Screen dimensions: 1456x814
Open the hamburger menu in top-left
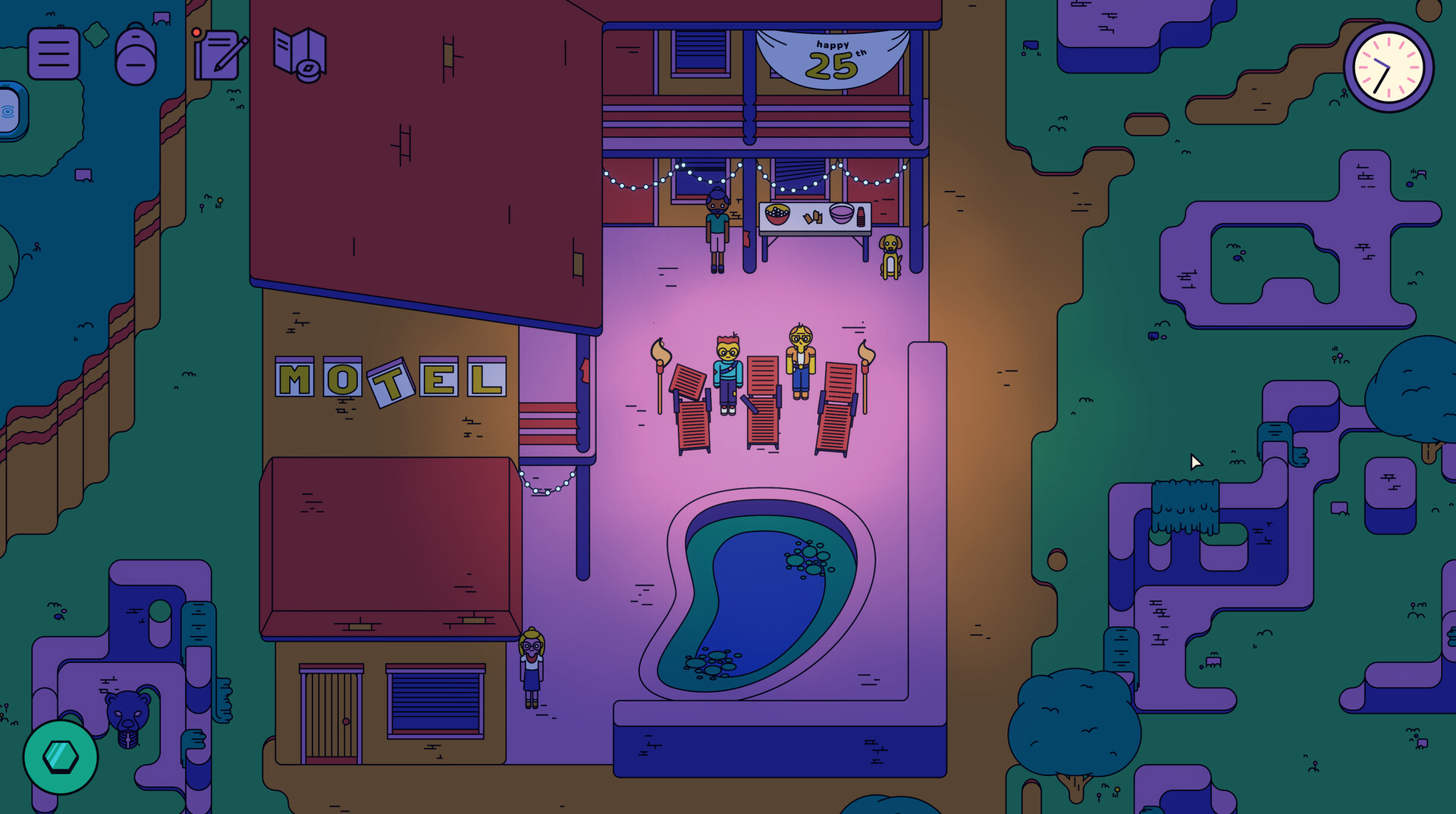(53, 54)
